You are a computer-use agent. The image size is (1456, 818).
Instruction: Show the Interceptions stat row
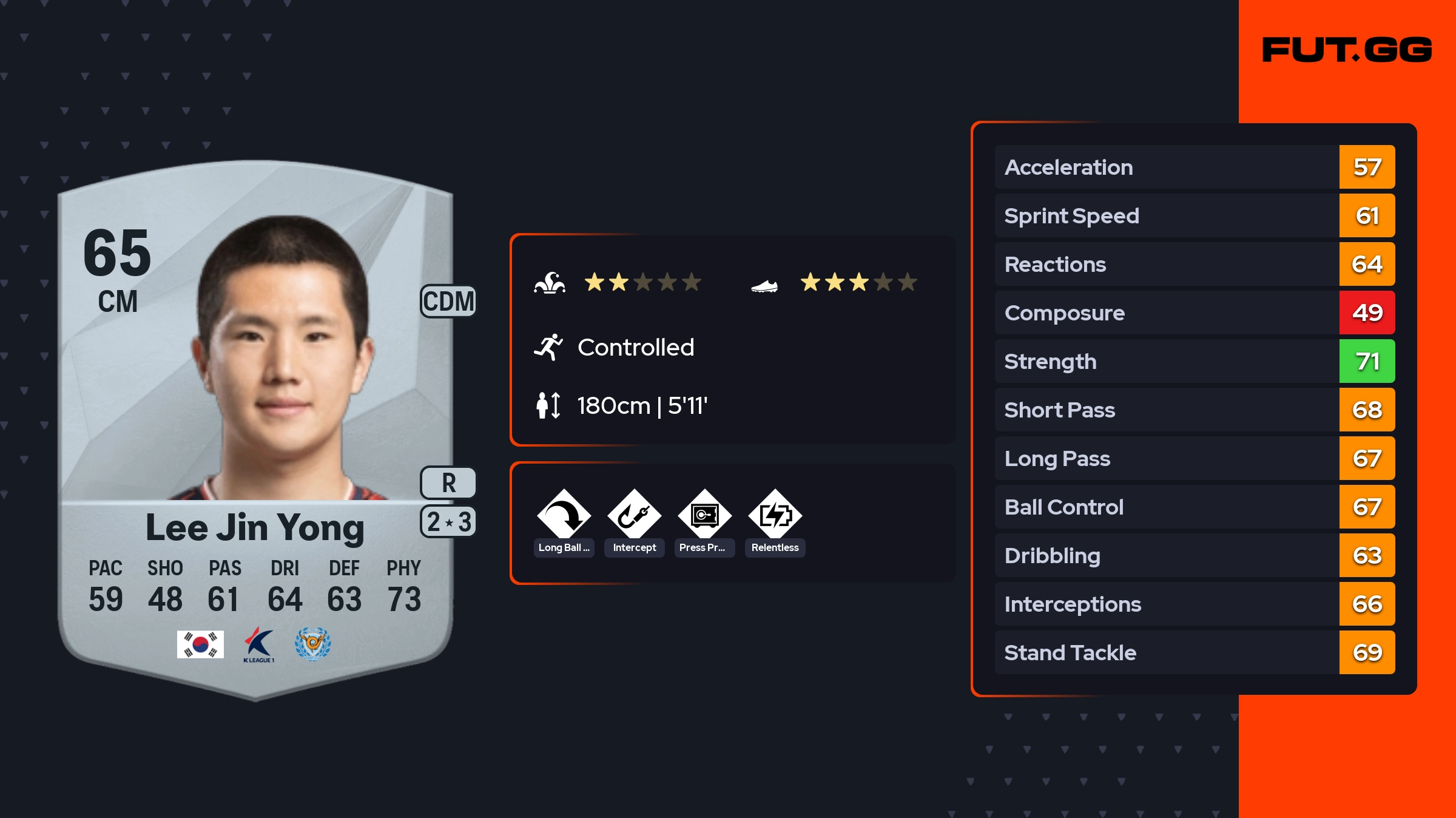tap(1194, 604)
